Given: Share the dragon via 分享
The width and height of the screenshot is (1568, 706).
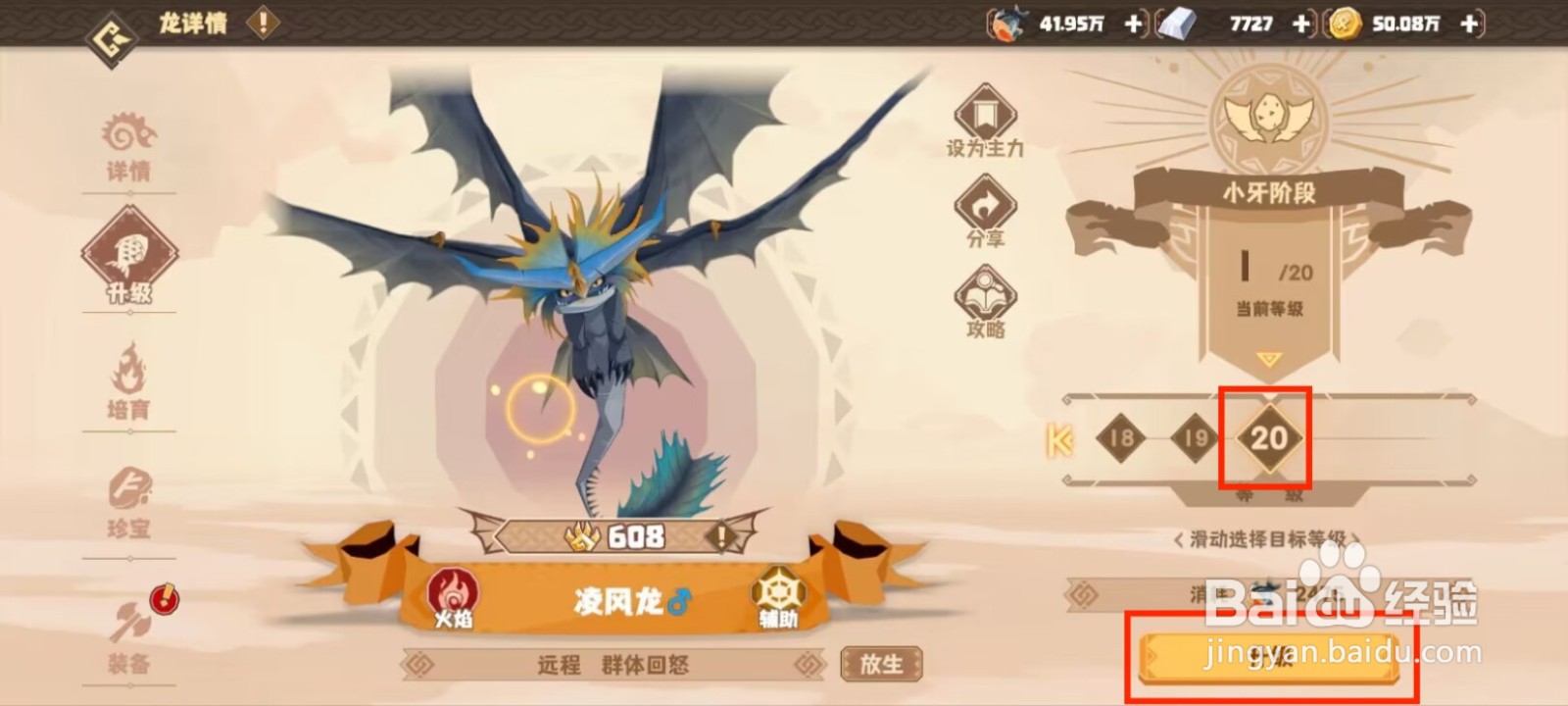Looking at the screenshot, I should (x=984, y=209).
